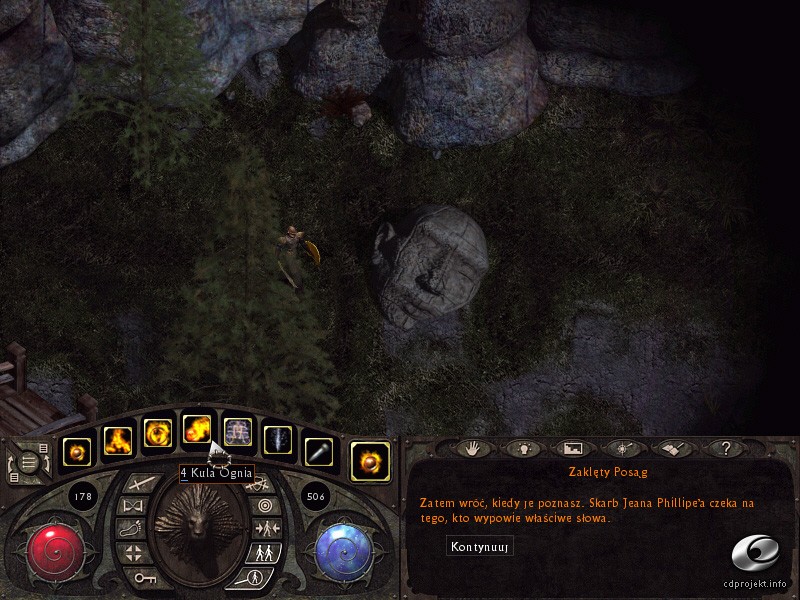Pick the purple rune square spell slot
This screenshot has width=800, height=600.
tap(237, 433)
